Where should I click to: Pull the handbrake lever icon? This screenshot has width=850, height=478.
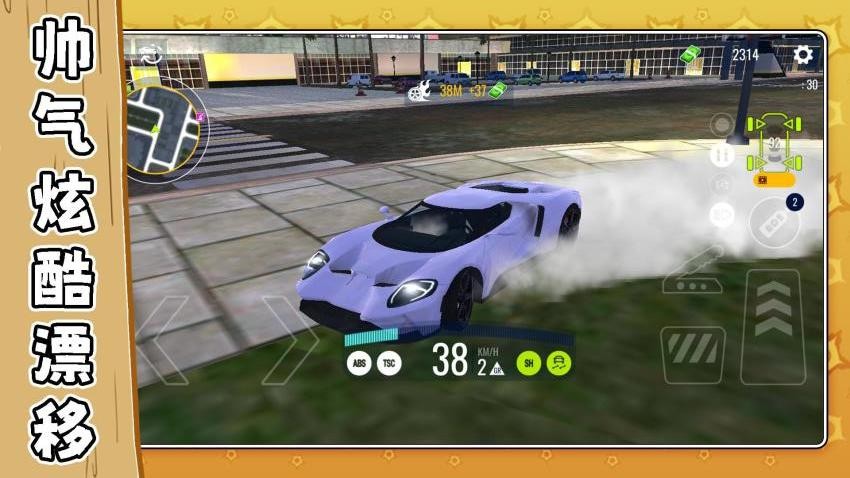(x=697, y=268)
